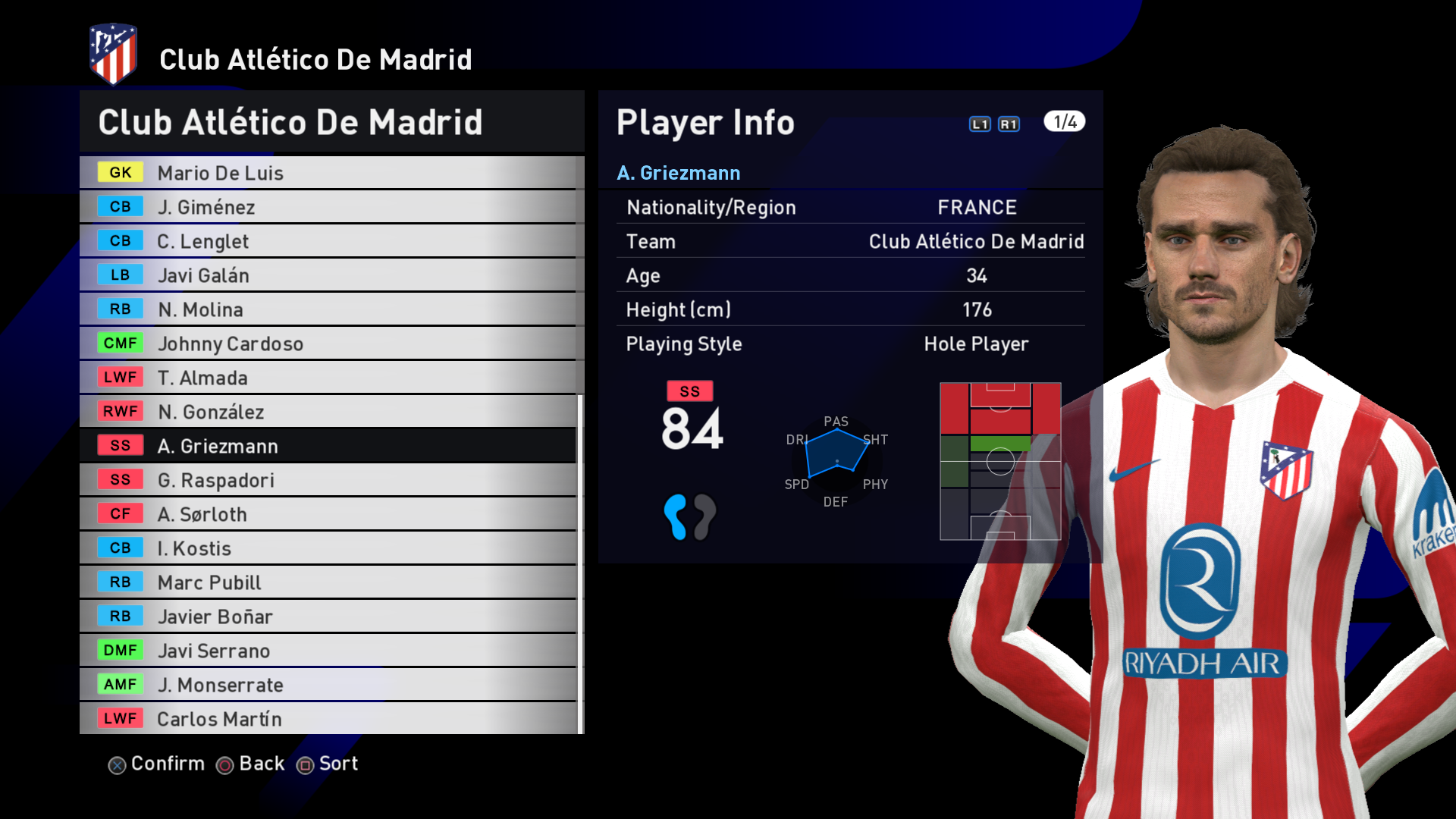The height and width of the screenshot is (819, 1456).
Task: Choose J. Giménez from the squad list
Action: point(328,207)
